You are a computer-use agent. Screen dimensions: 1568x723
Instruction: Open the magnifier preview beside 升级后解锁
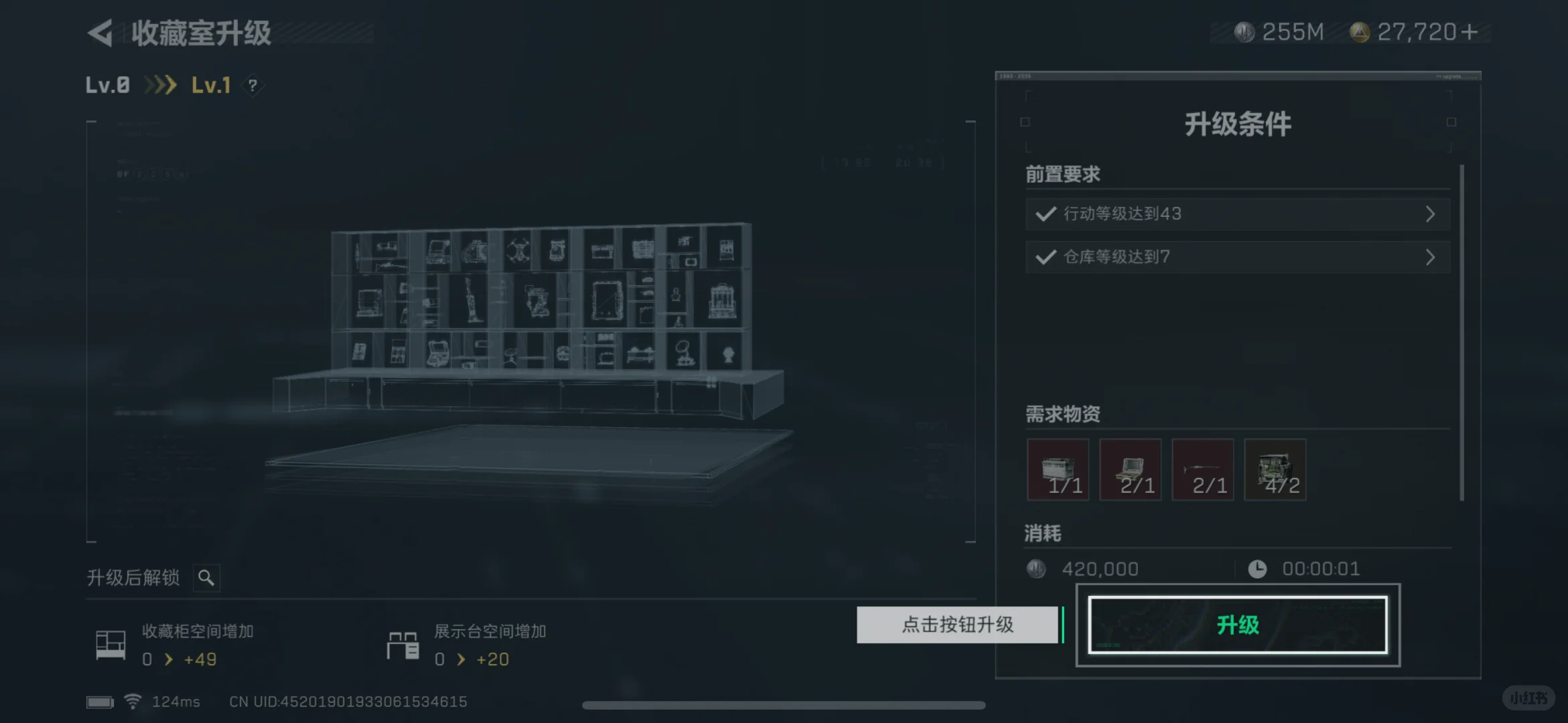[x=206, y=577]
